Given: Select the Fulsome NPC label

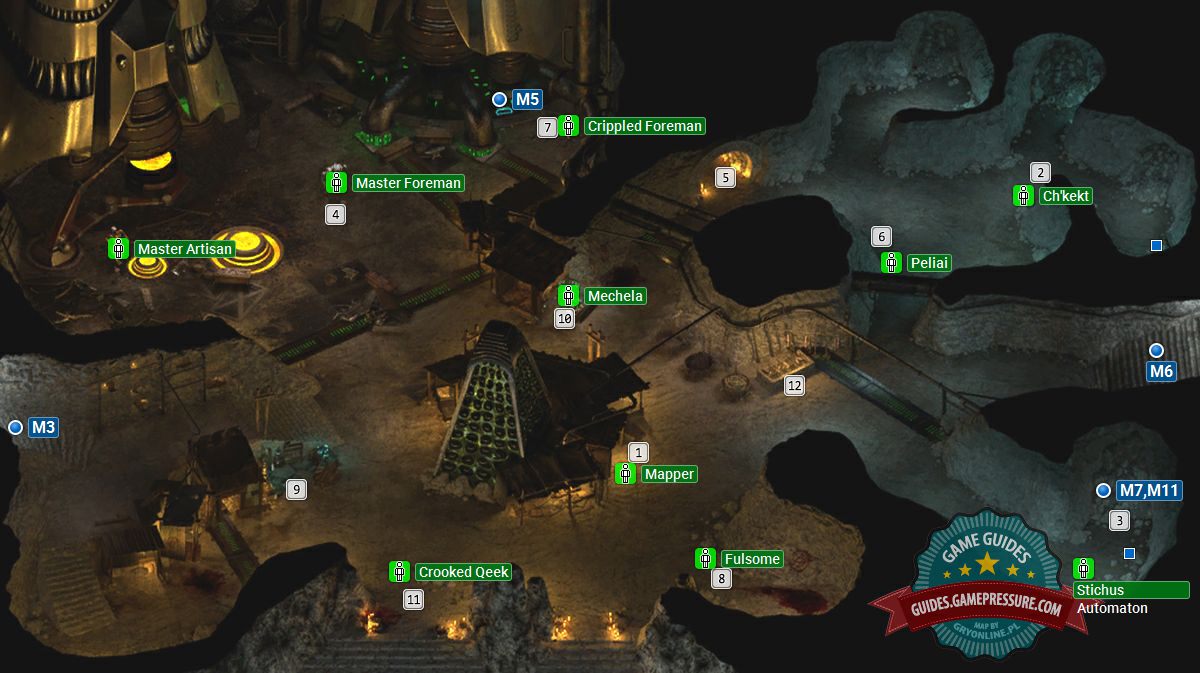Looking at the screenshot, I should pyautogui.click(x=751, y=559).
